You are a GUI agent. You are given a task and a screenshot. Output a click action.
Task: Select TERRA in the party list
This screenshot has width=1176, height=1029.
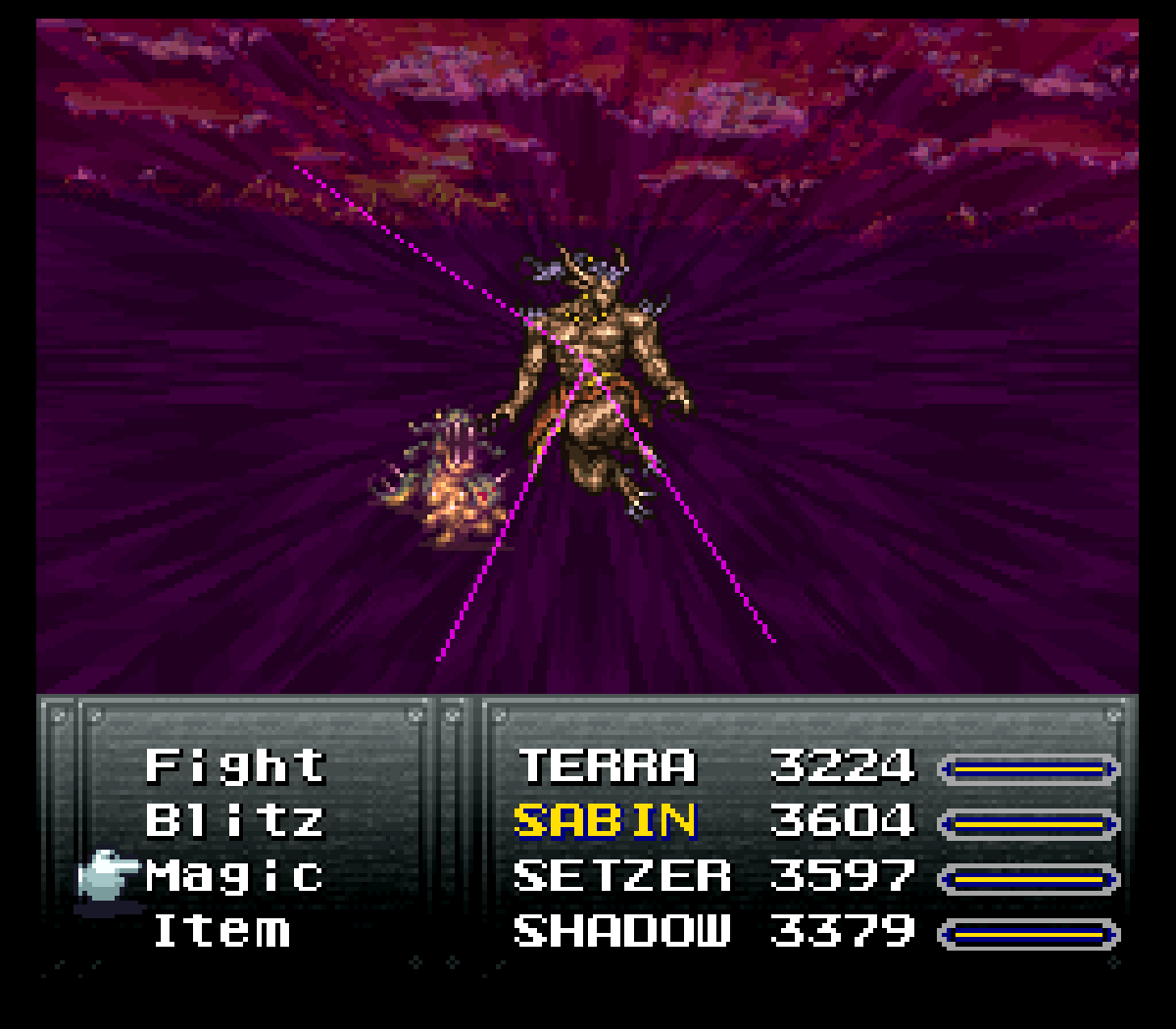tap(607, 766)
